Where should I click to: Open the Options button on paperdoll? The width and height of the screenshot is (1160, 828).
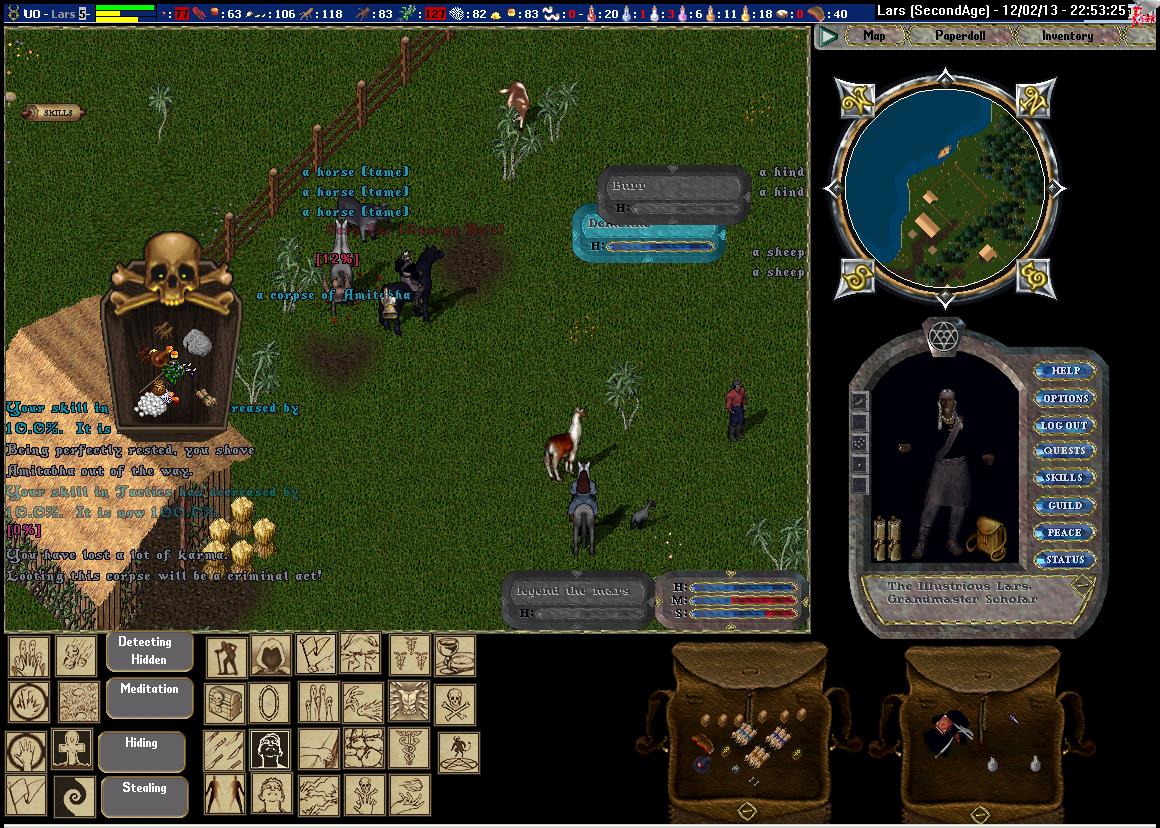click(1064, 398)
